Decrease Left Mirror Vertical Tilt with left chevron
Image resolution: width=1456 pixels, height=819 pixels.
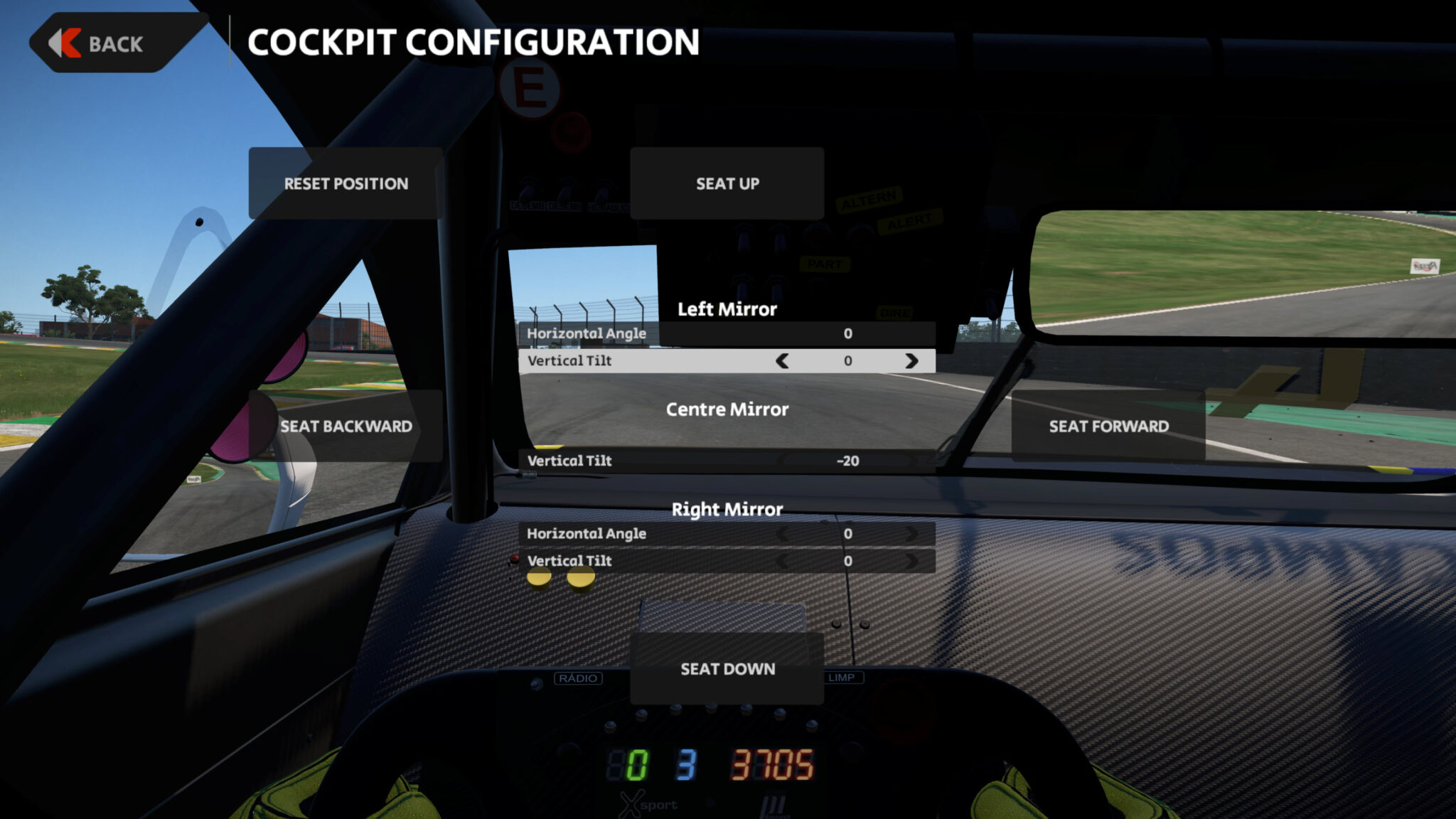(x=782, y=361)
